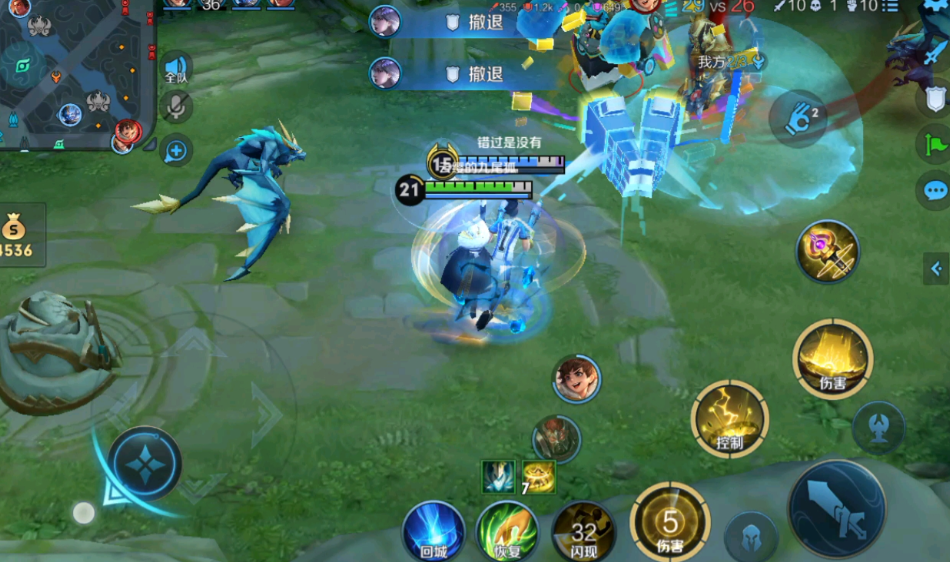
Task: Activate the 回城 recall skill
Action: tap(434, 532)
